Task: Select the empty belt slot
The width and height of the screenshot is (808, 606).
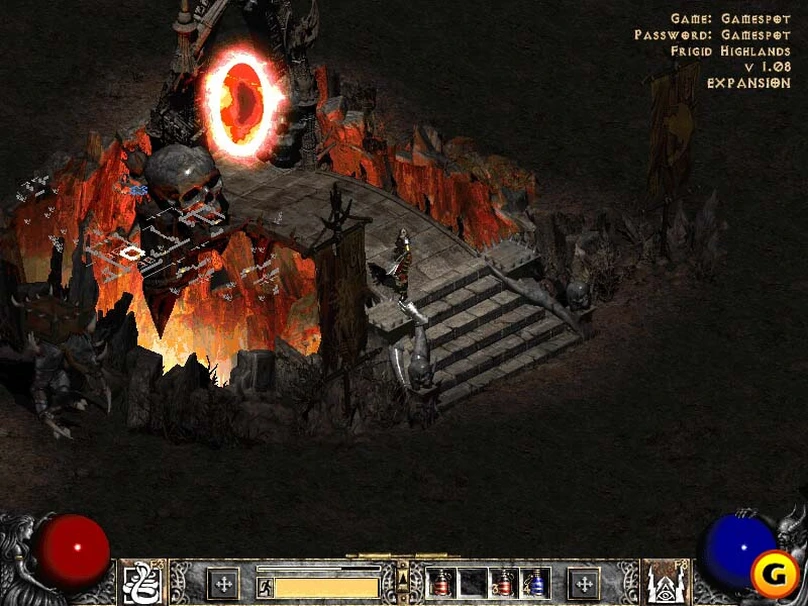Action: coord(472,583)
